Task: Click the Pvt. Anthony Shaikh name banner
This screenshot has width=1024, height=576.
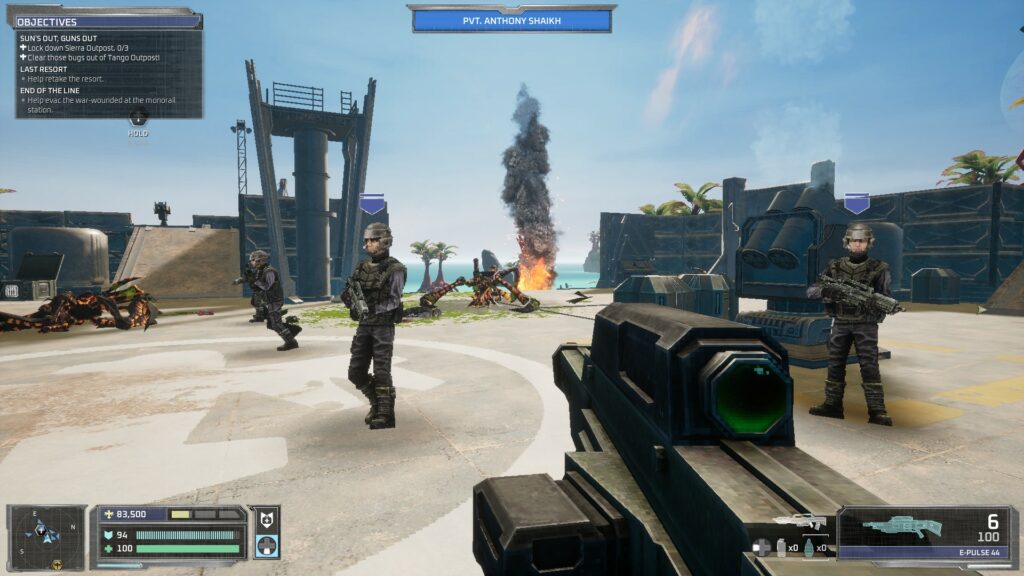Action: (511, 20)
